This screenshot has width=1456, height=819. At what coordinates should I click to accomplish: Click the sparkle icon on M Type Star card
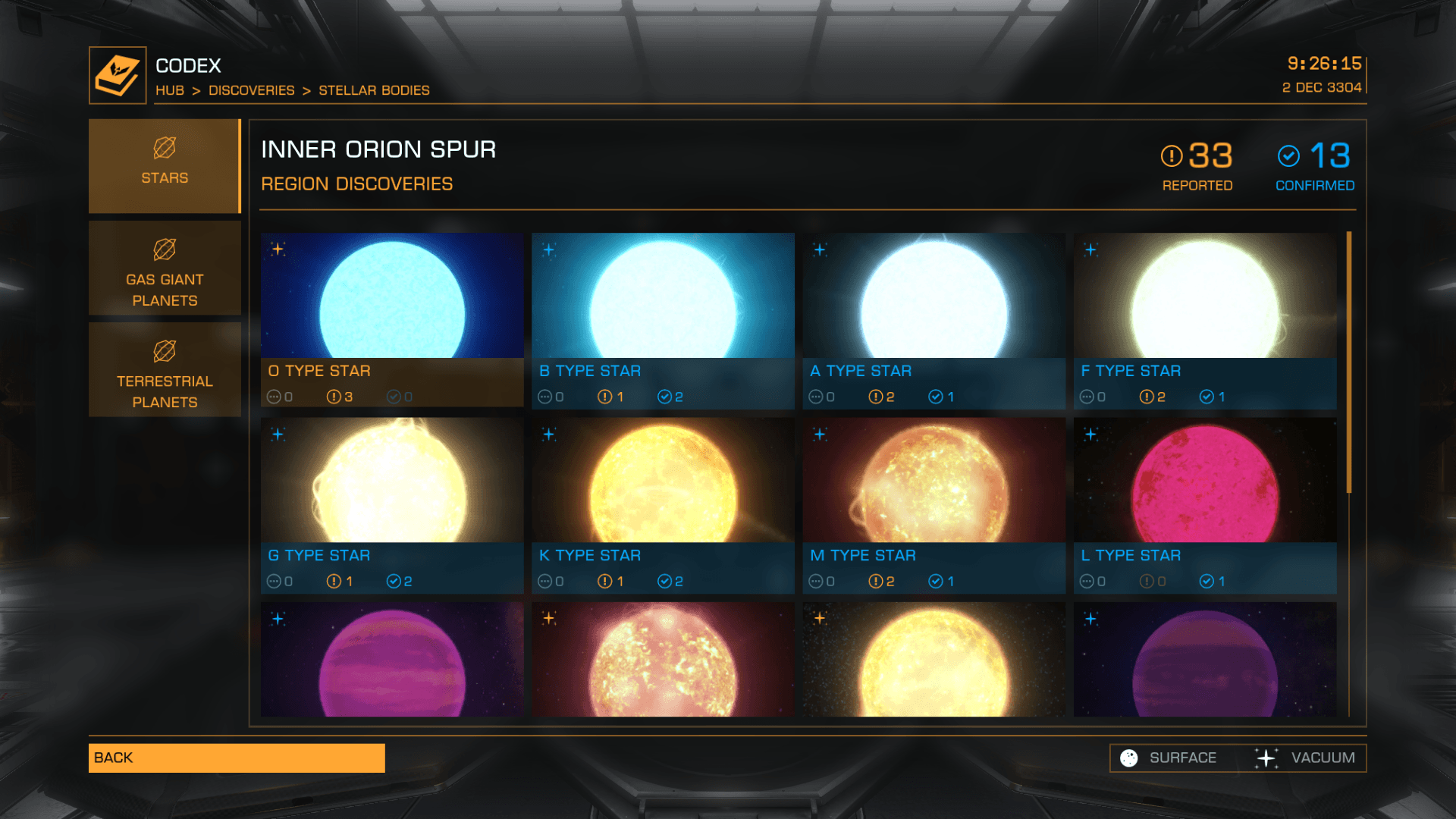click(x=820, y=433)
